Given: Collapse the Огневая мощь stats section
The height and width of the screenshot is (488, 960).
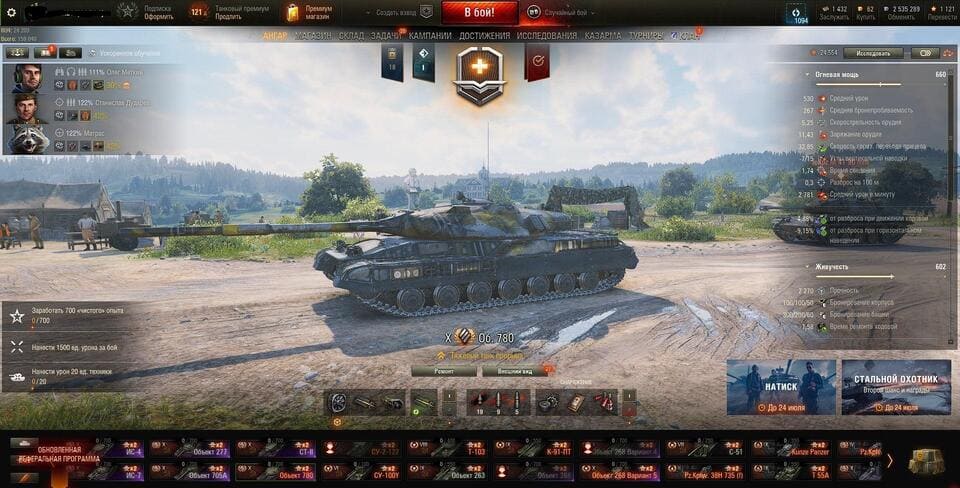Looking at the screenshot, I should coord(808,74).
